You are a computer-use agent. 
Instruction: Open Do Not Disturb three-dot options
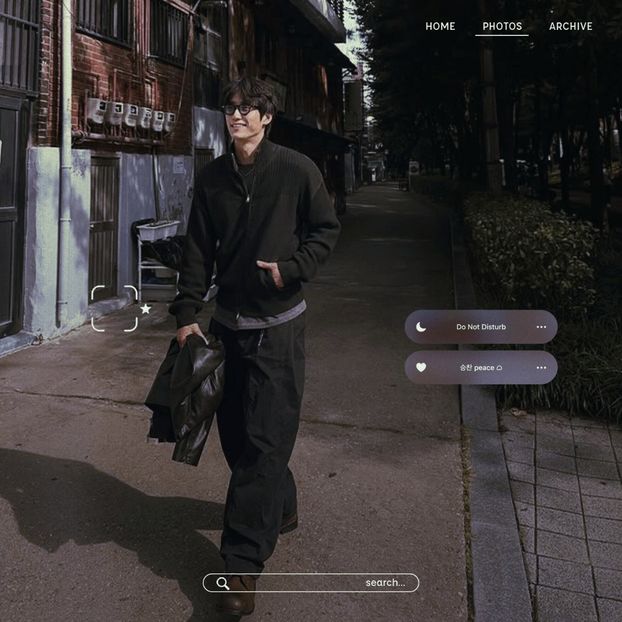(x=541, y=327)
